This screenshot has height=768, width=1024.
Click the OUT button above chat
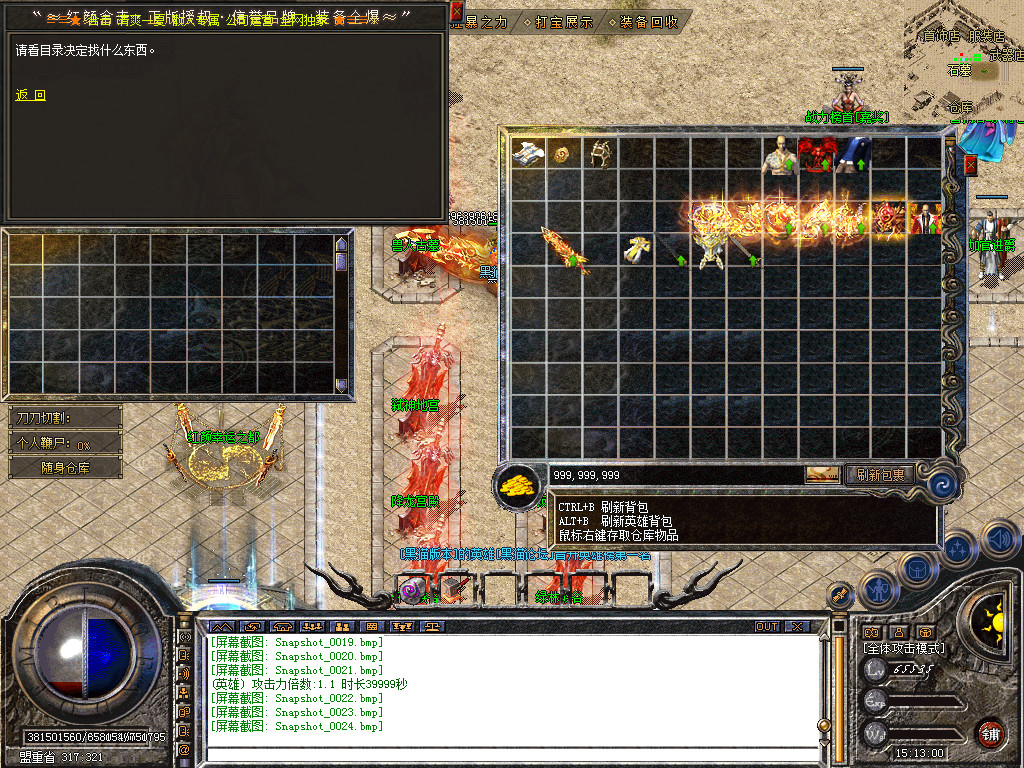(x=767, y=627)
